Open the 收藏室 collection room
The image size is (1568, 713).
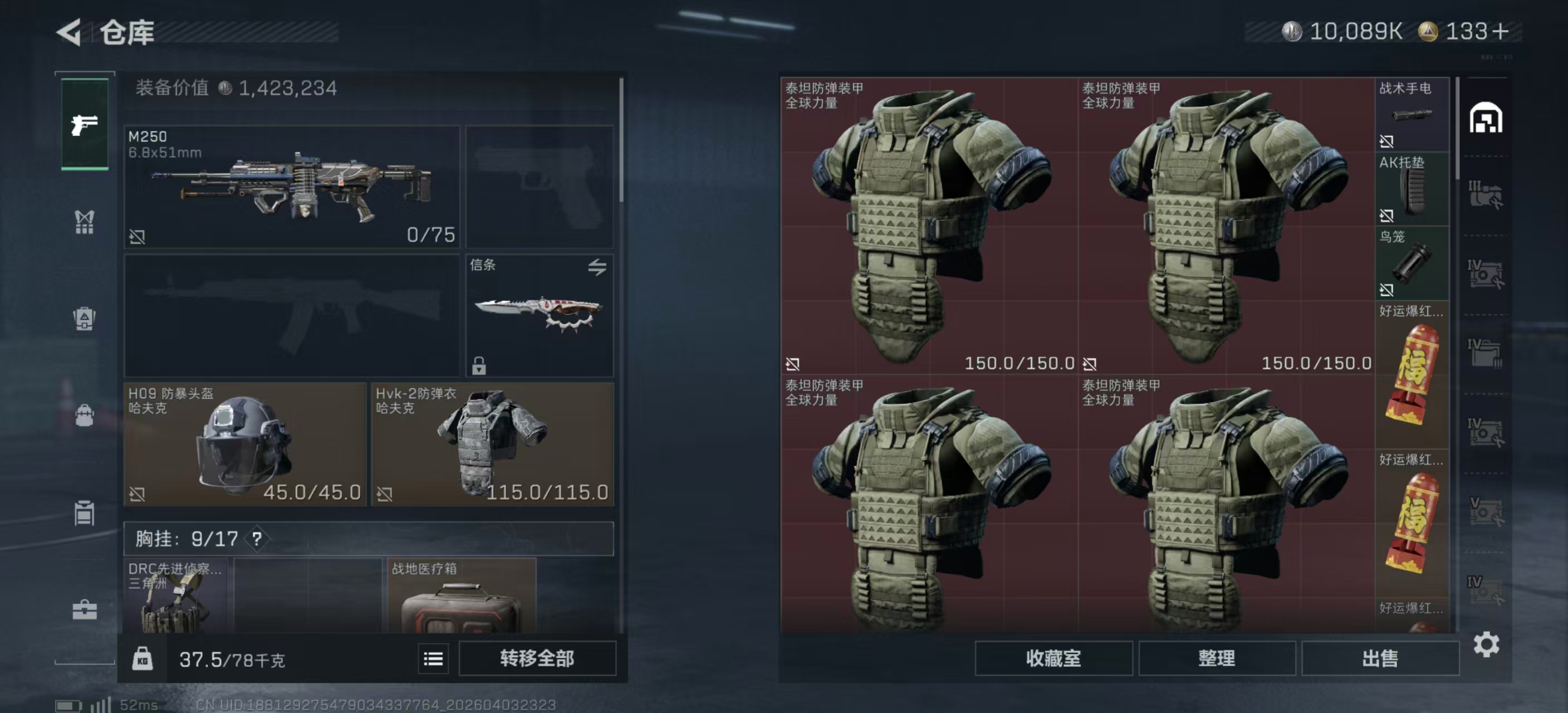pyautogui.click(x=1053, y=658)
